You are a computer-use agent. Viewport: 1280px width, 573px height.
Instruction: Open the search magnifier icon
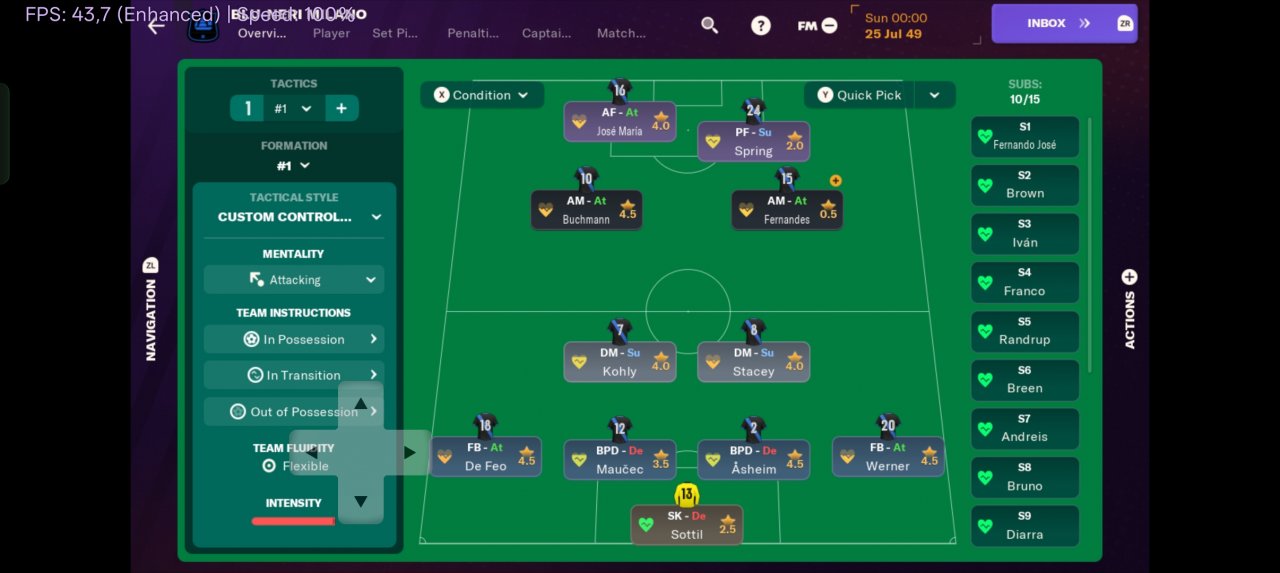710,25
